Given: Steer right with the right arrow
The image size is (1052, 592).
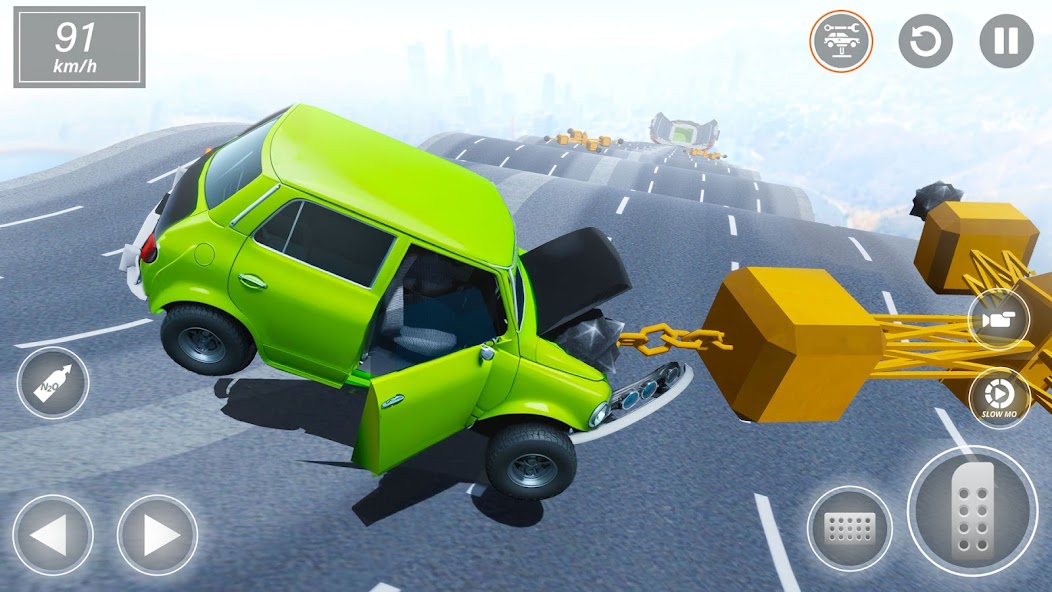Looking at the screenshot, I should pos(157,535).
